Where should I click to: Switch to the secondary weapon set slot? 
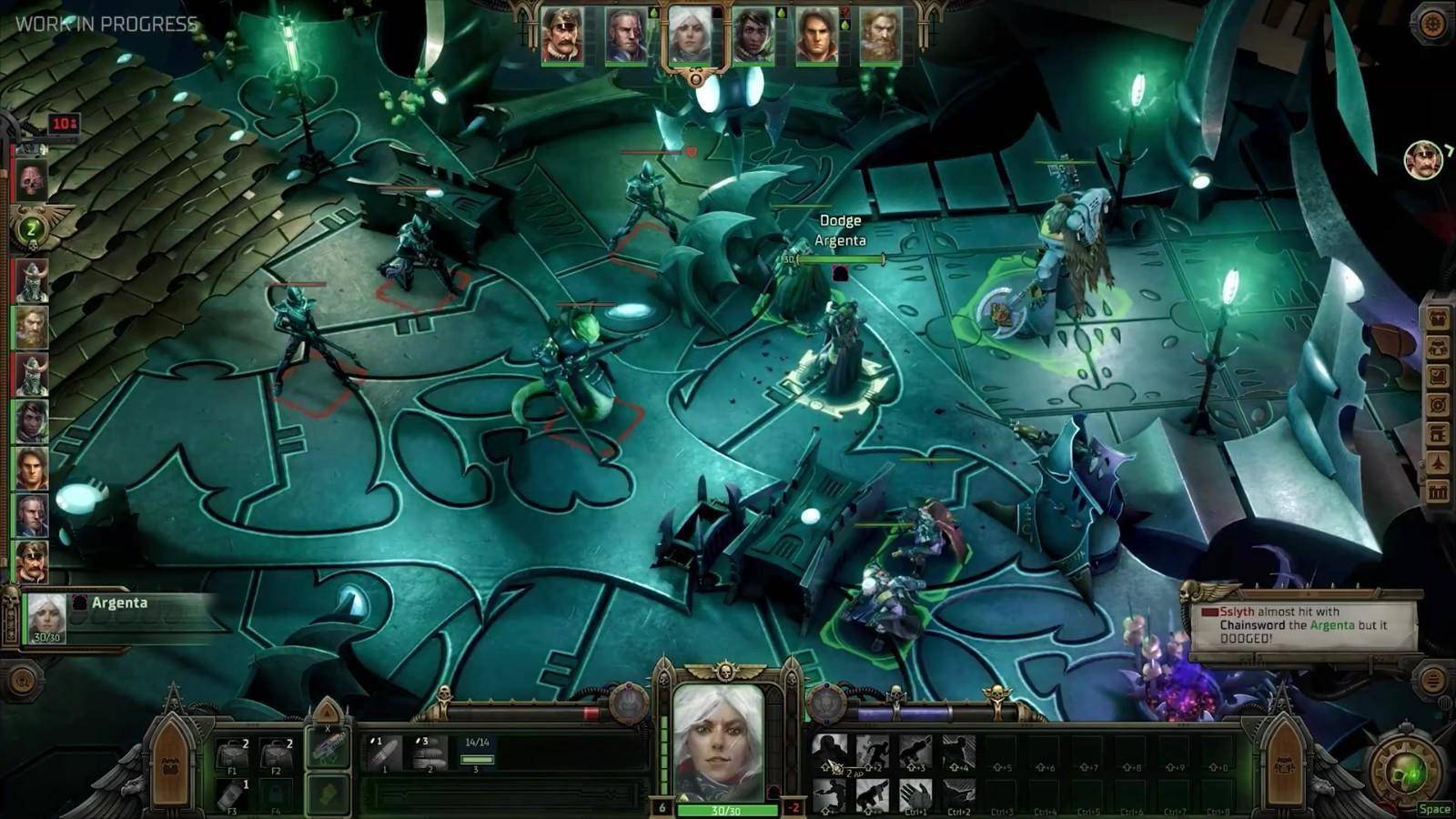point(328,794)
